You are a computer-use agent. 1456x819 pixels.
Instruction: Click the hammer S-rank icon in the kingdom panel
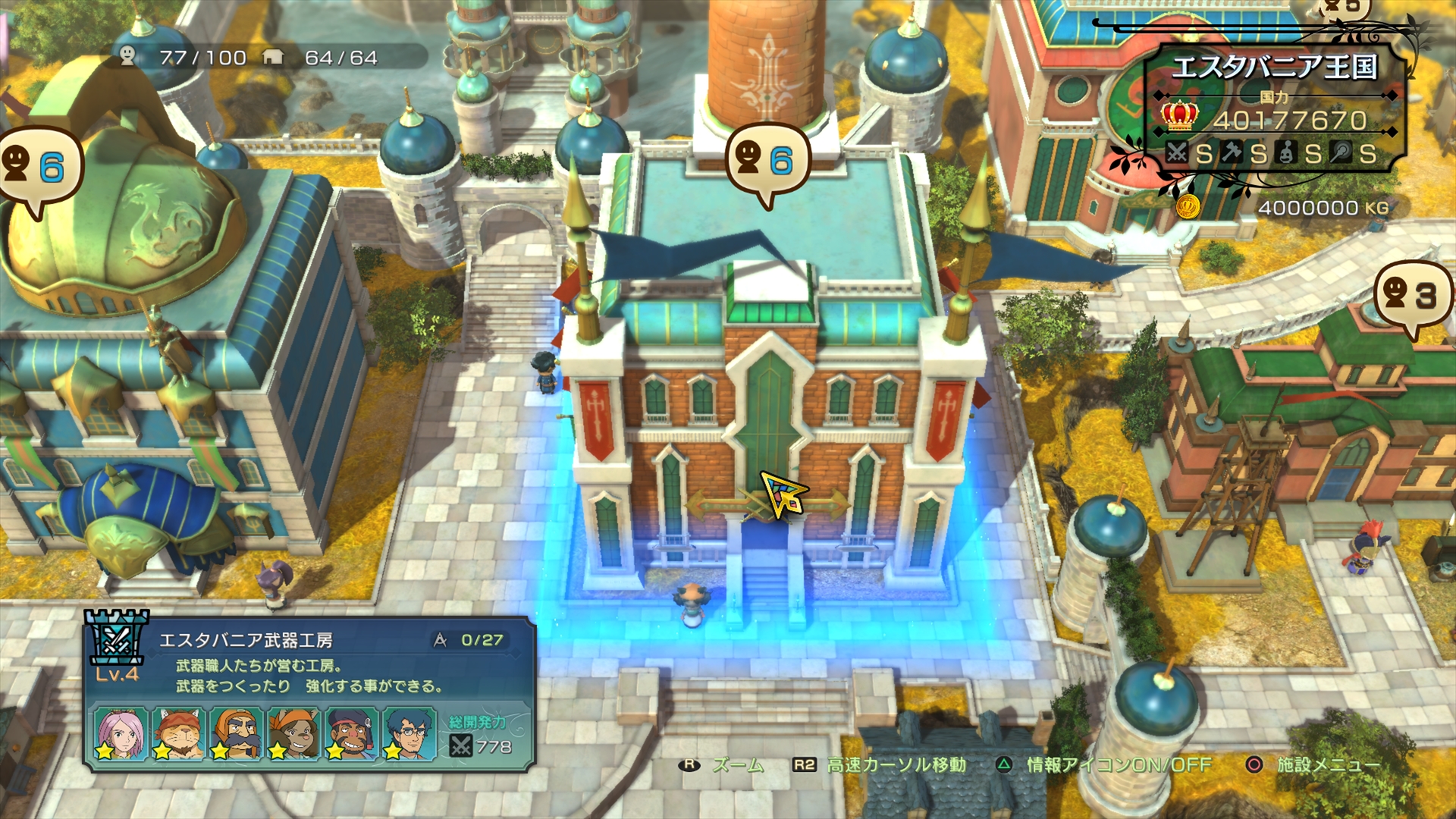click(1232, 153)
